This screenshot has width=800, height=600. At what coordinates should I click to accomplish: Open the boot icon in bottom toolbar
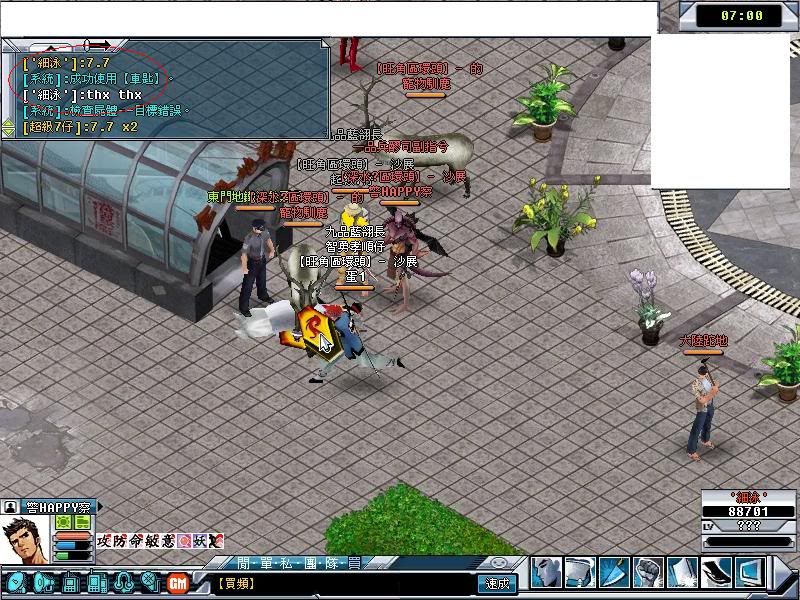tap(716, 573)
